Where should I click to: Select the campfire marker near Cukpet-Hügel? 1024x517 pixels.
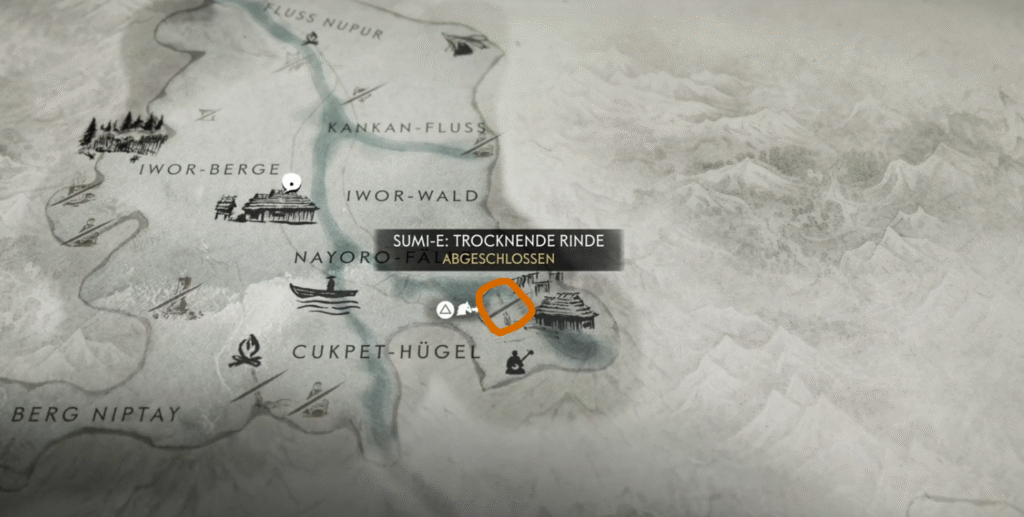click(x=245, y=351)
